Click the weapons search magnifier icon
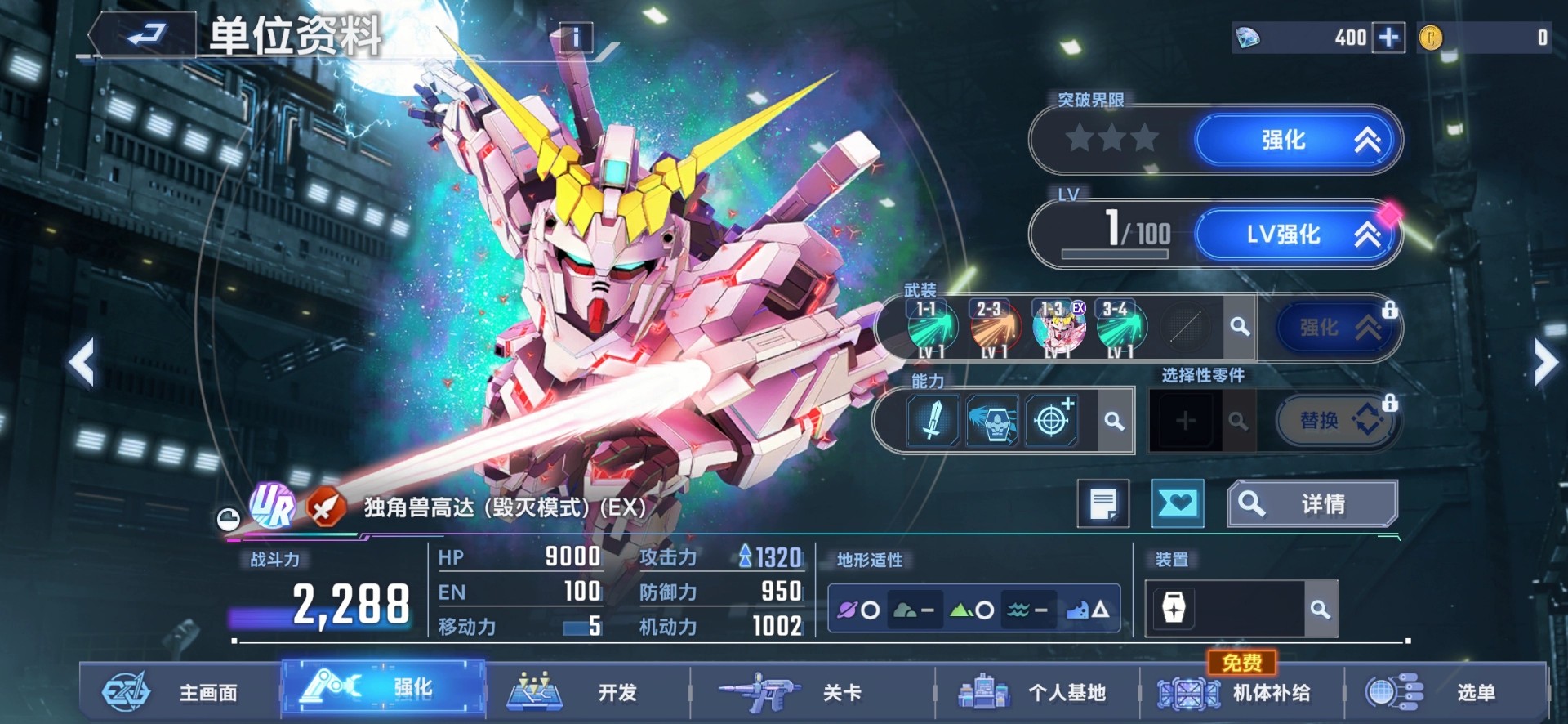The width and height of the screenshot is (1568, 724). (x=1241, y=326)
